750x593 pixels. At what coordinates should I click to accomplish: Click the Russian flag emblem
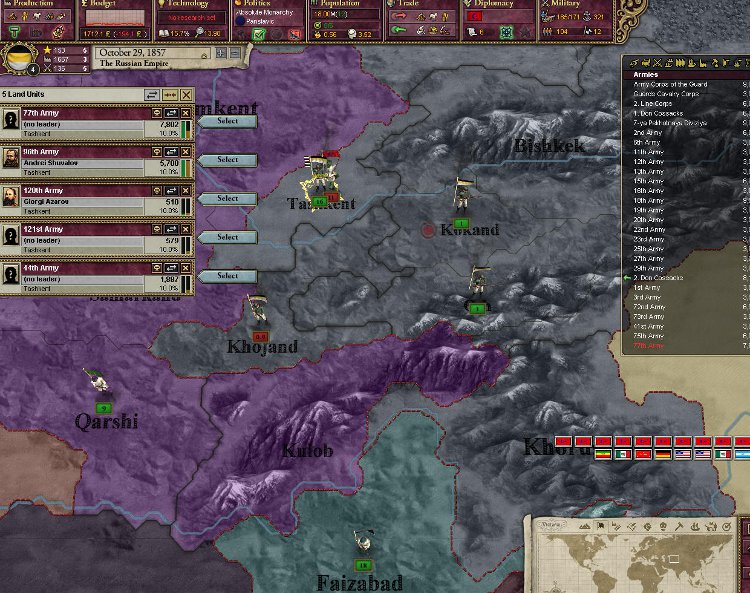coord(17,58)
